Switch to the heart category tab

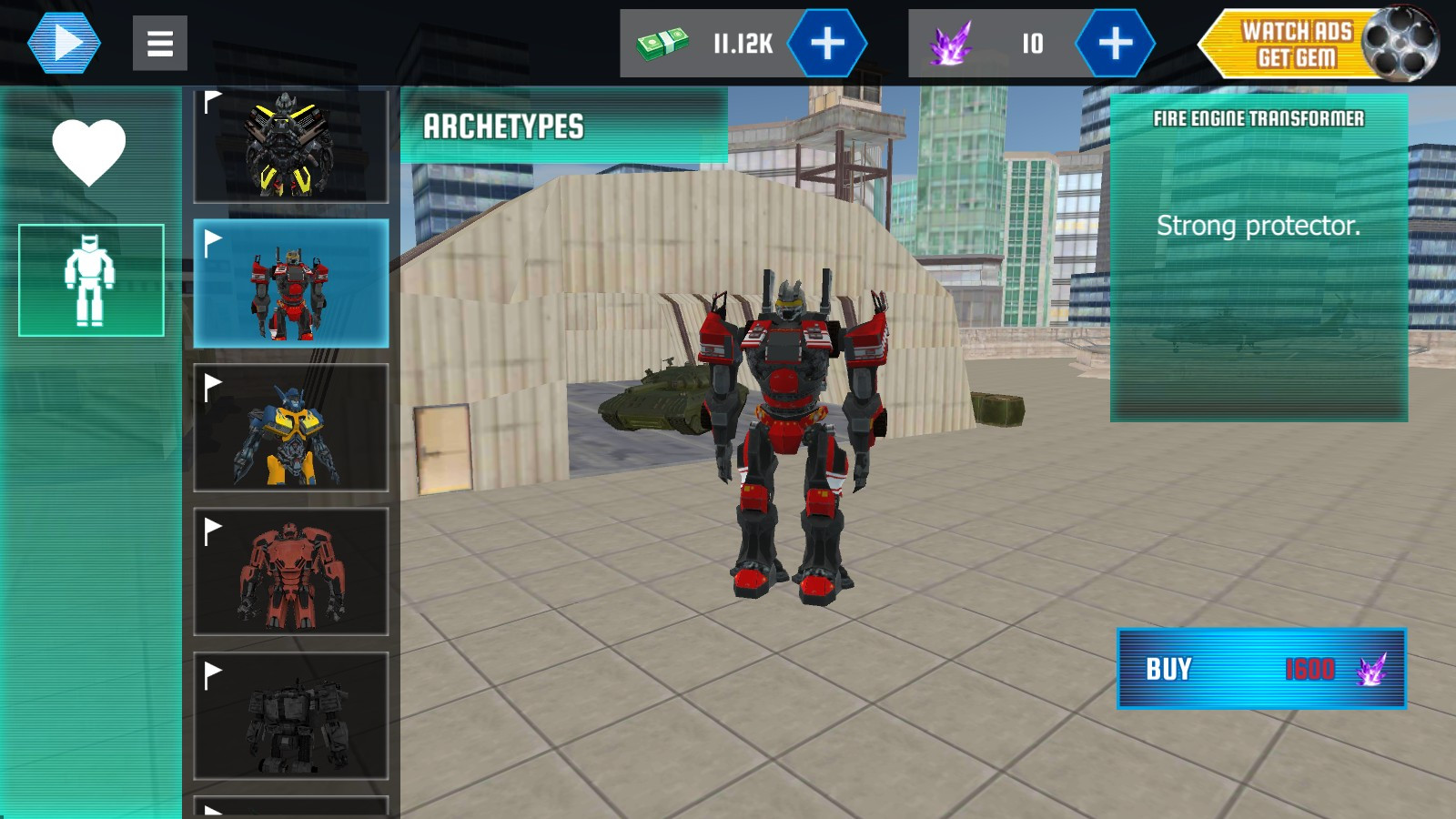[89, 151]
